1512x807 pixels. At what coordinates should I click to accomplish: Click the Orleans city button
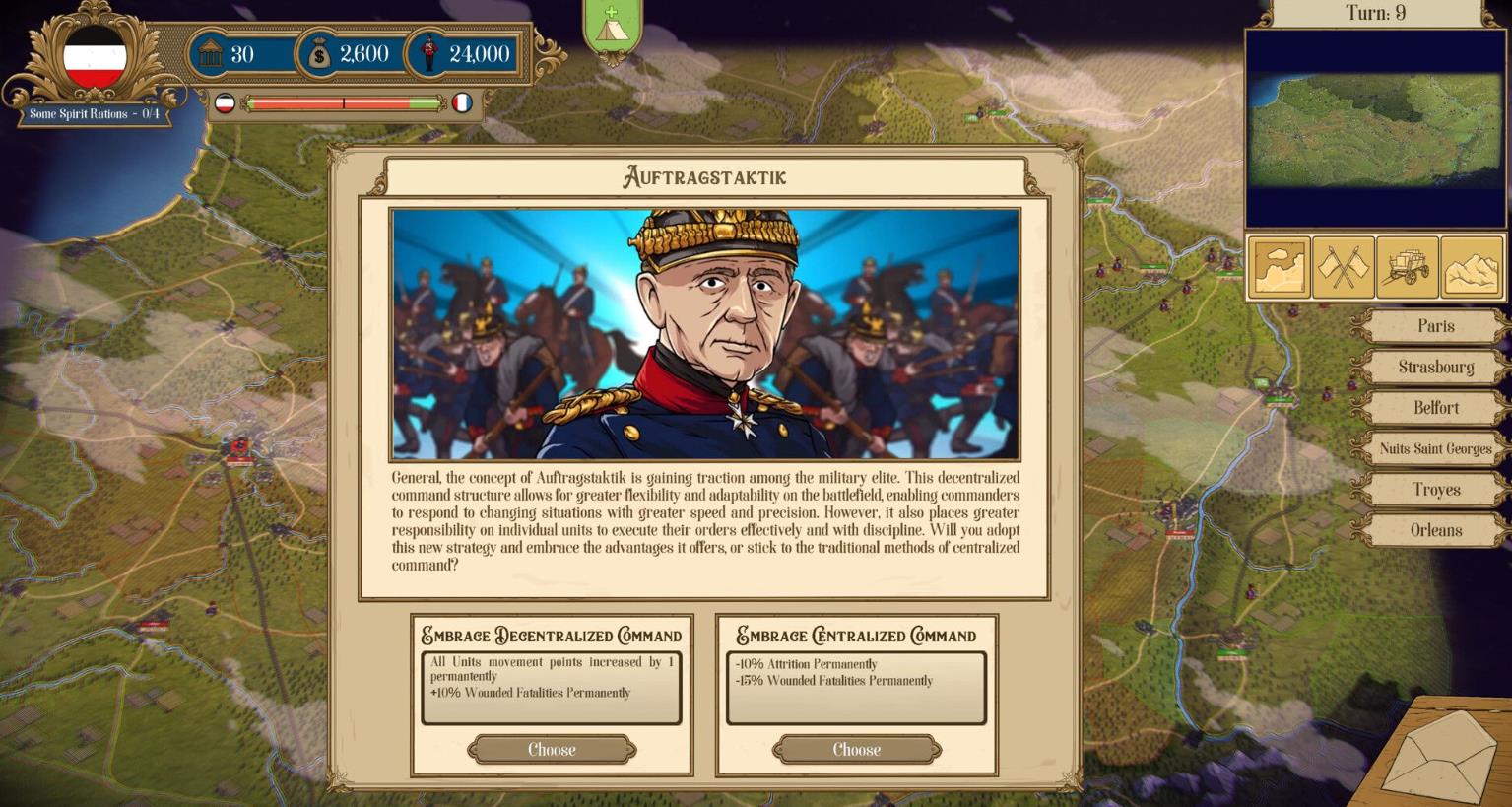tap(1435, 530)
